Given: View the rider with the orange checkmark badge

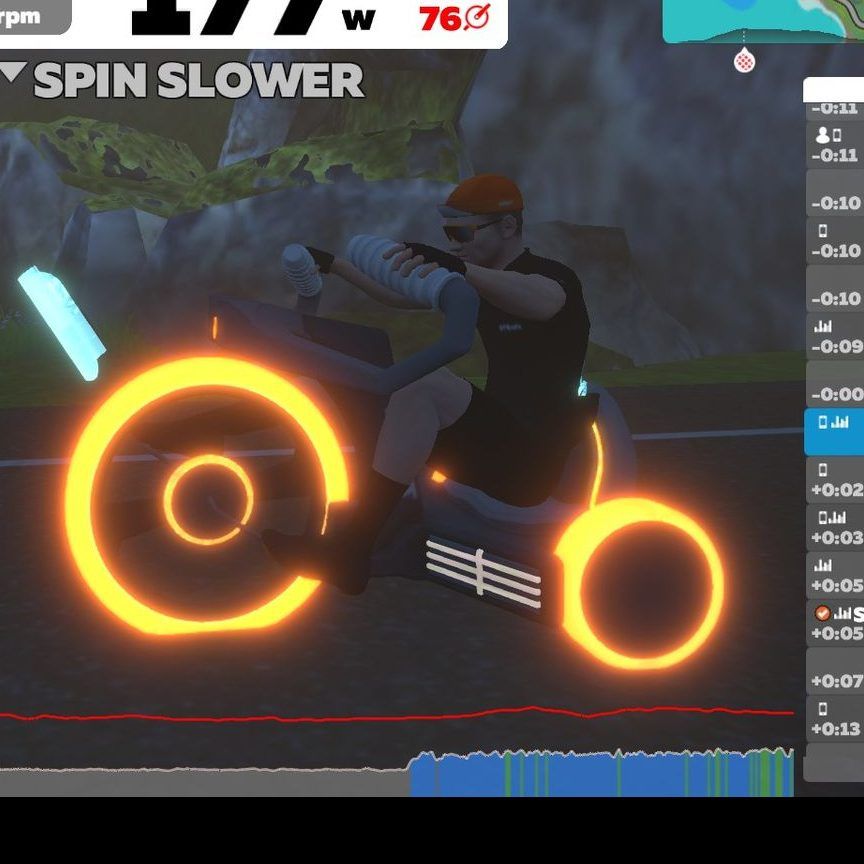Looking at the screenshot, I should (x=834, y=623).
